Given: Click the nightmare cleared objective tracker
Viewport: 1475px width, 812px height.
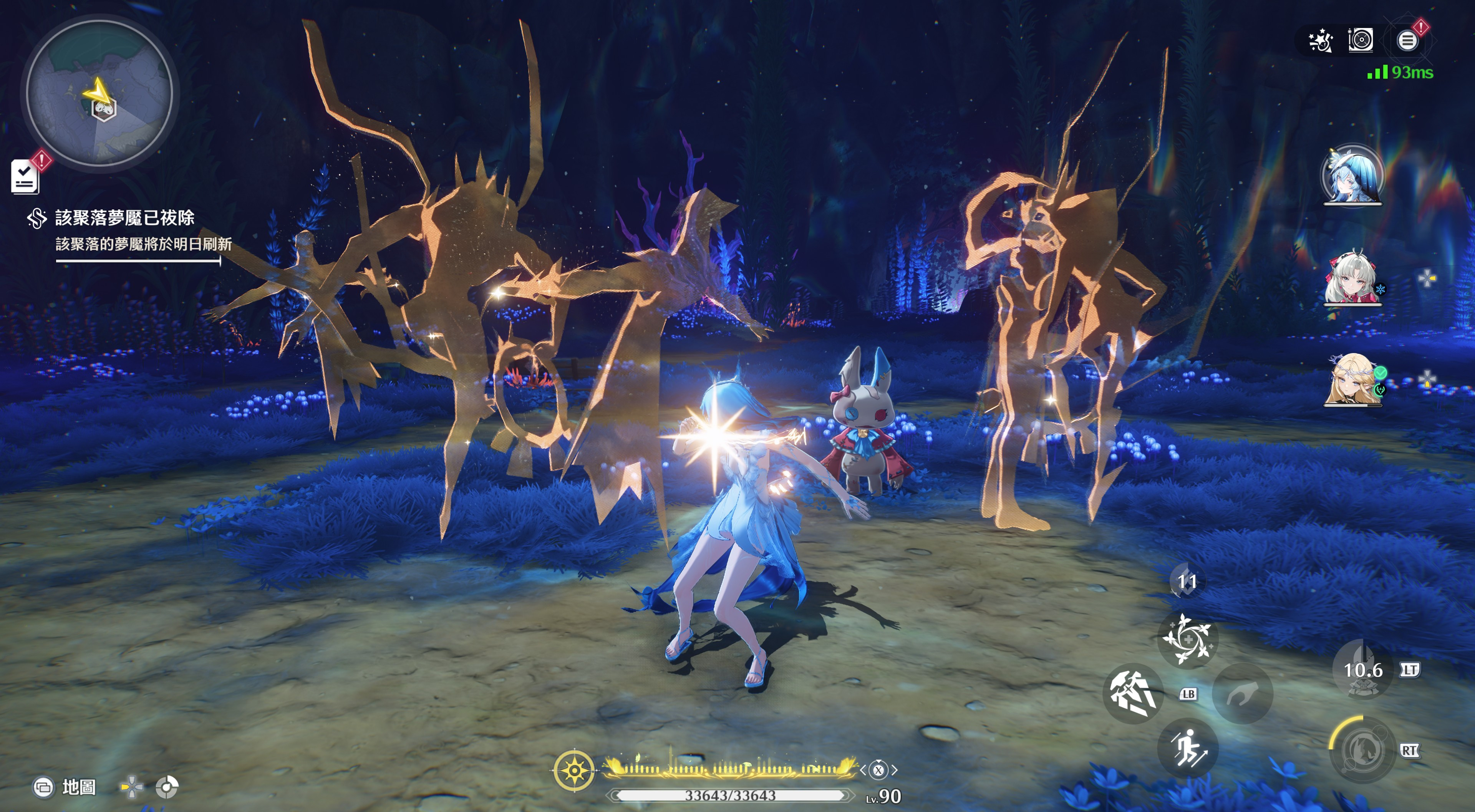Looking at the screenshot, I should 126,230.
